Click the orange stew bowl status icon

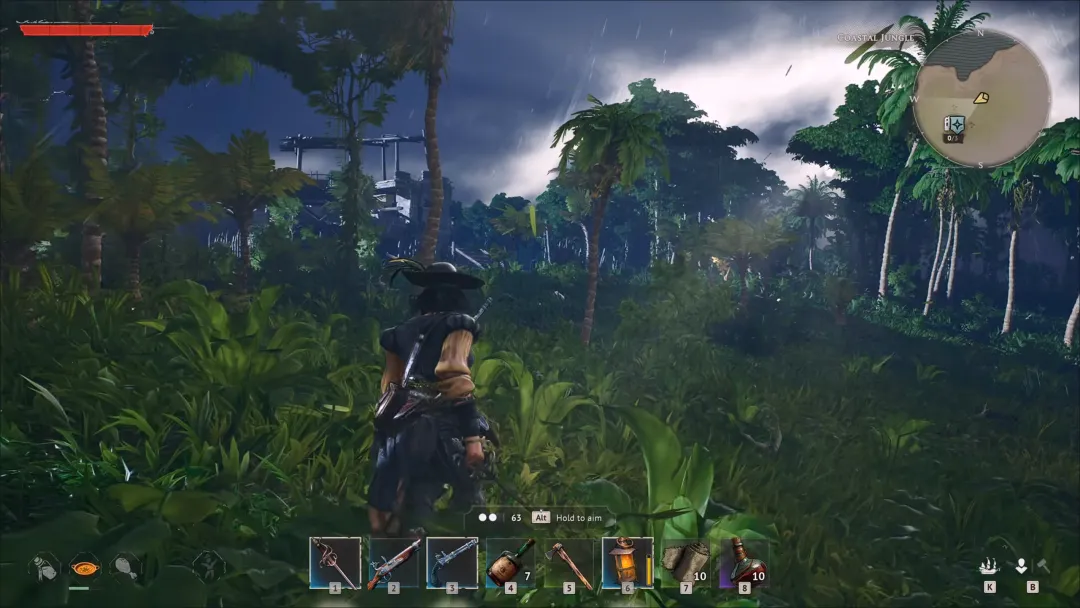tap(84, 567)
